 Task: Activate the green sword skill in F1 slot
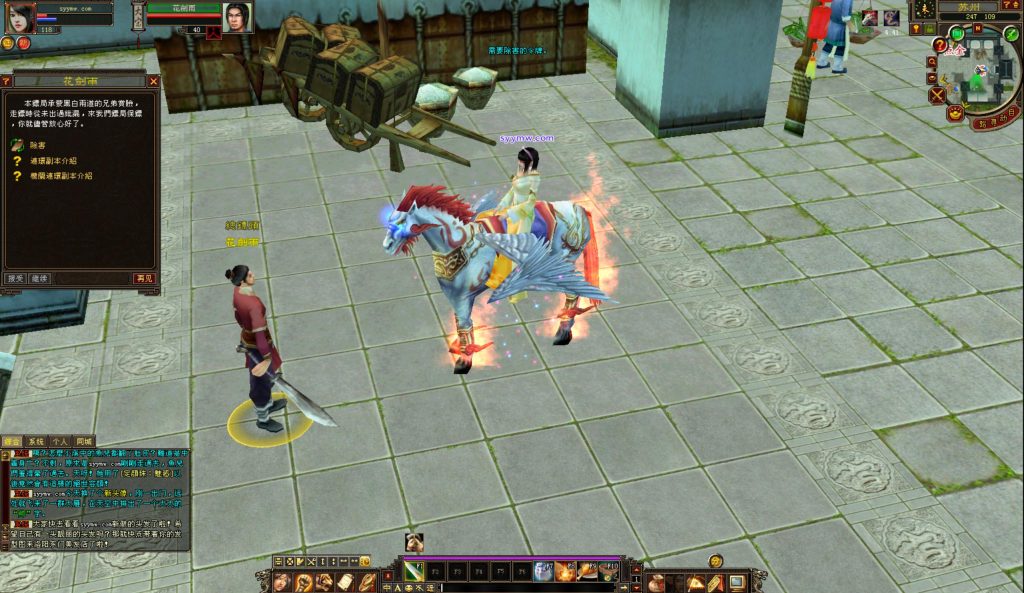pos(412,571)
